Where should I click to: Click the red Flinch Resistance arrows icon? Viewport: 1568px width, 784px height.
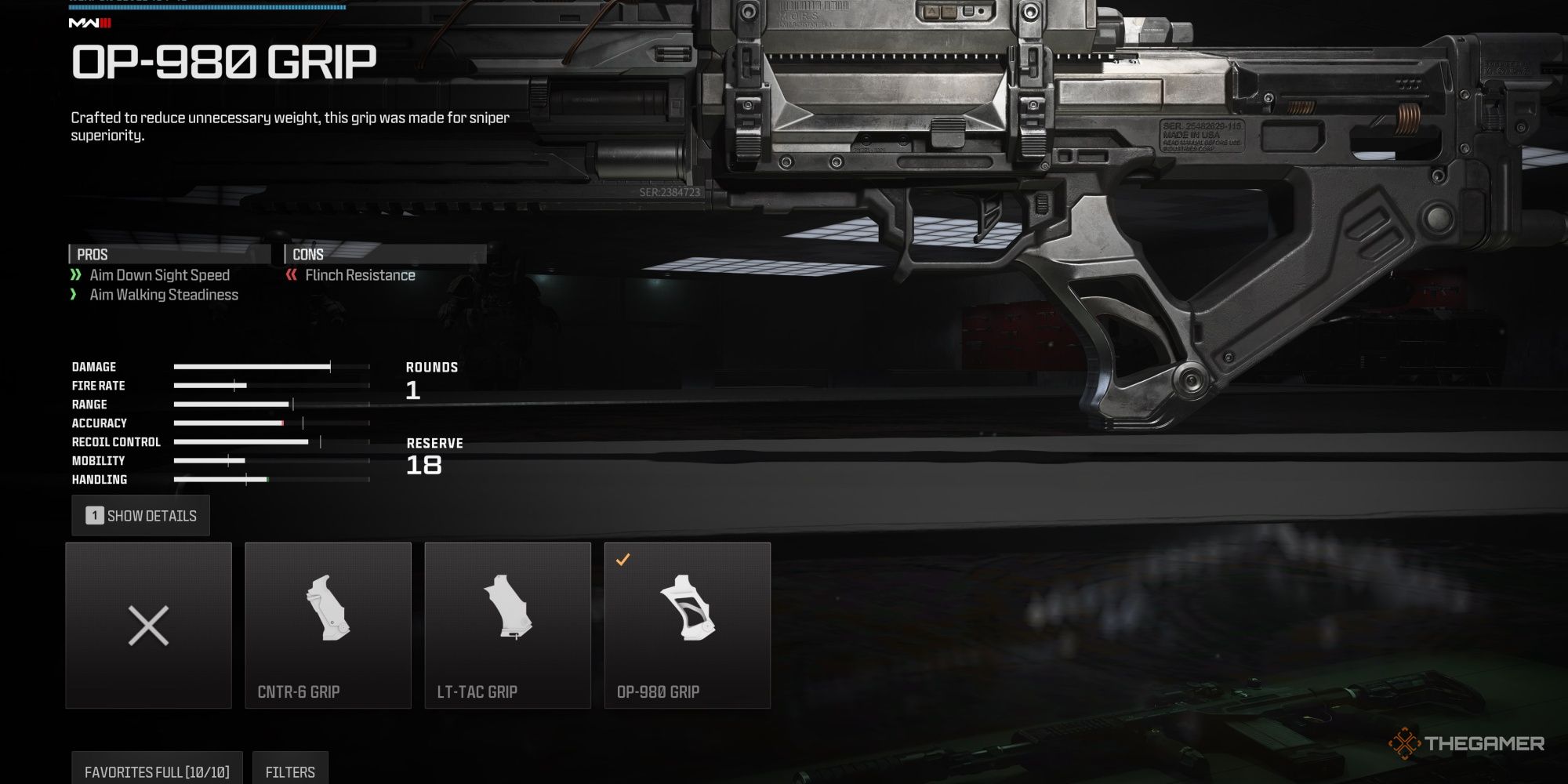[x=292, y=275]
